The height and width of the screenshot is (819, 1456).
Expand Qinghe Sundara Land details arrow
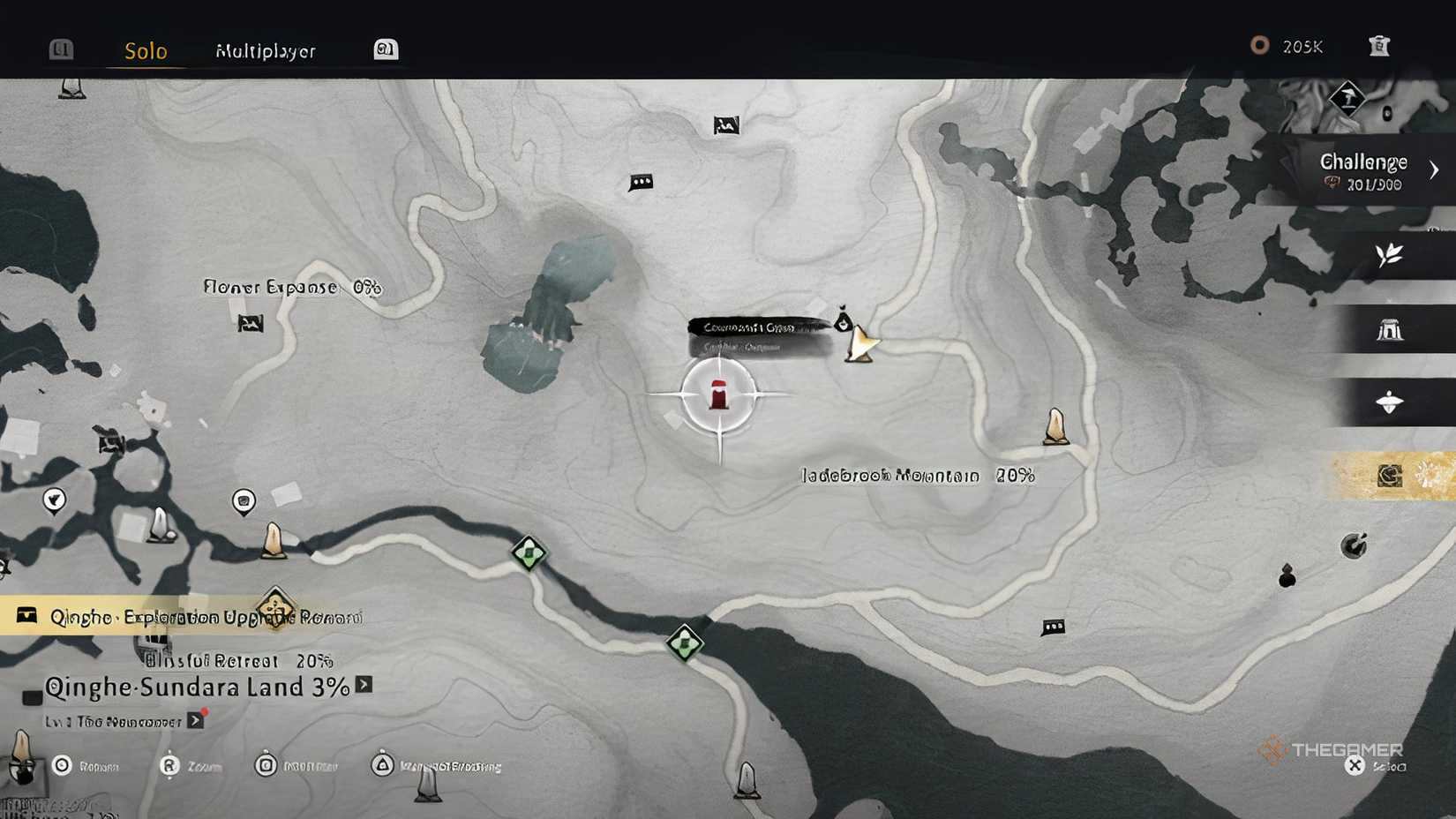[366, 687]
